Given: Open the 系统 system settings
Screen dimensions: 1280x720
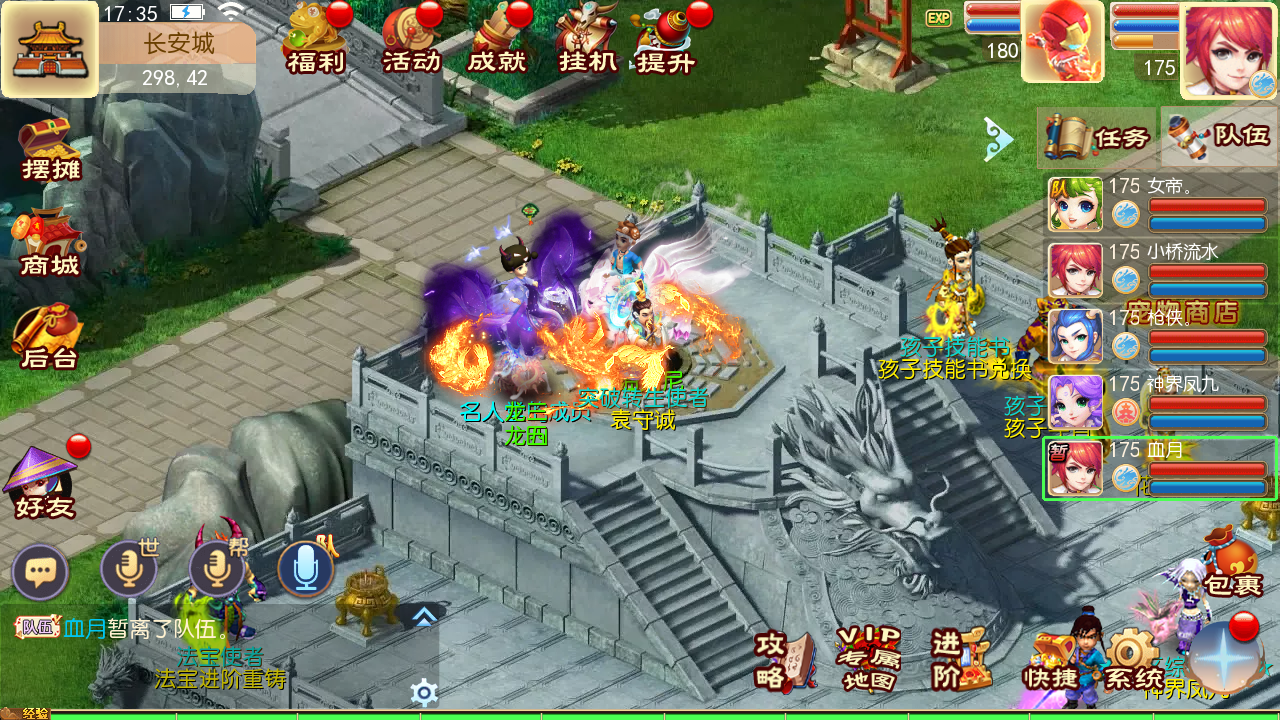Looking at the screenshot, I should coord(1133,660).
